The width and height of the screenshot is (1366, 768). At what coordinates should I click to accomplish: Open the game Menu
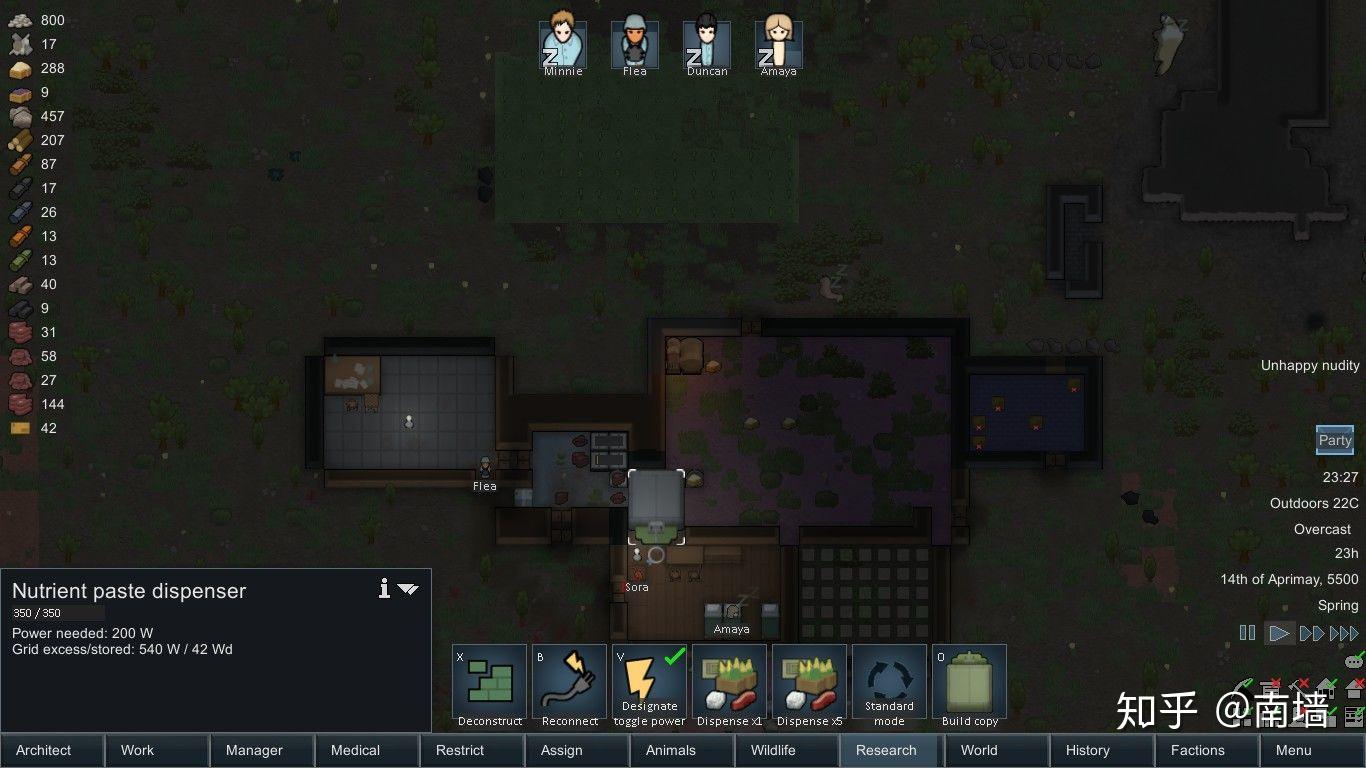pyautogui.click(x=1293, y=750)
